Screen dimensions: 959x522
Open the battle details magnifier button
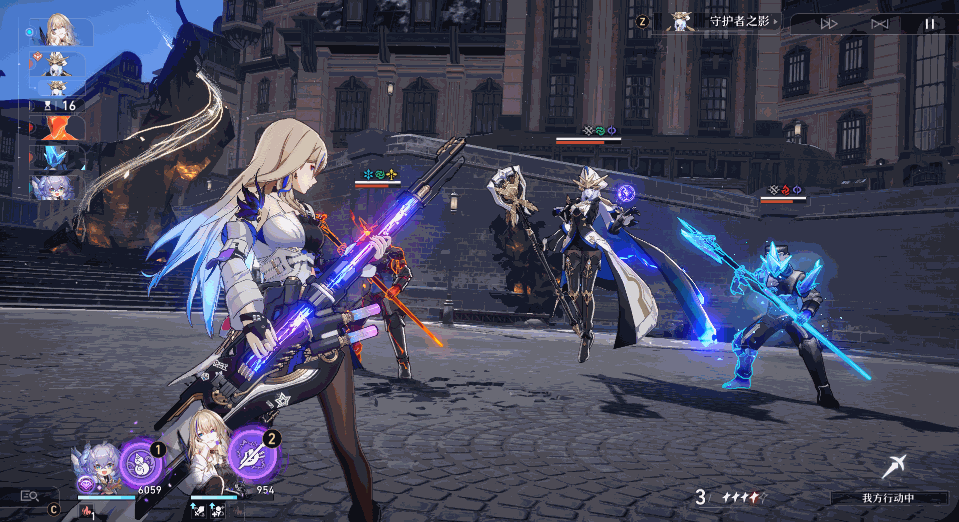[29, 494]
